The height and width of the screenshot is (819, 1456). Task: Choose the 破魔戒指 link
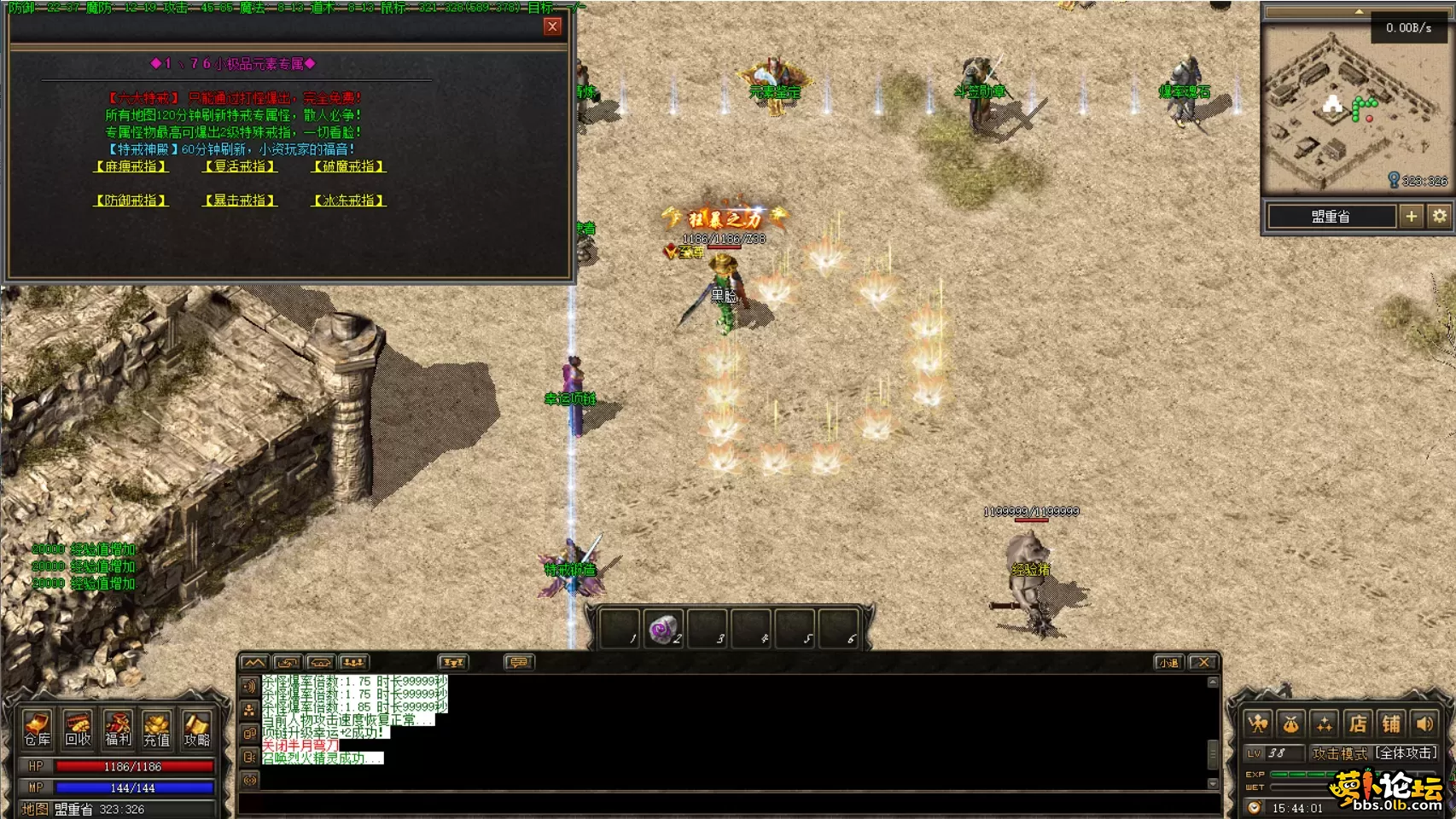click(x=349, y=166)
